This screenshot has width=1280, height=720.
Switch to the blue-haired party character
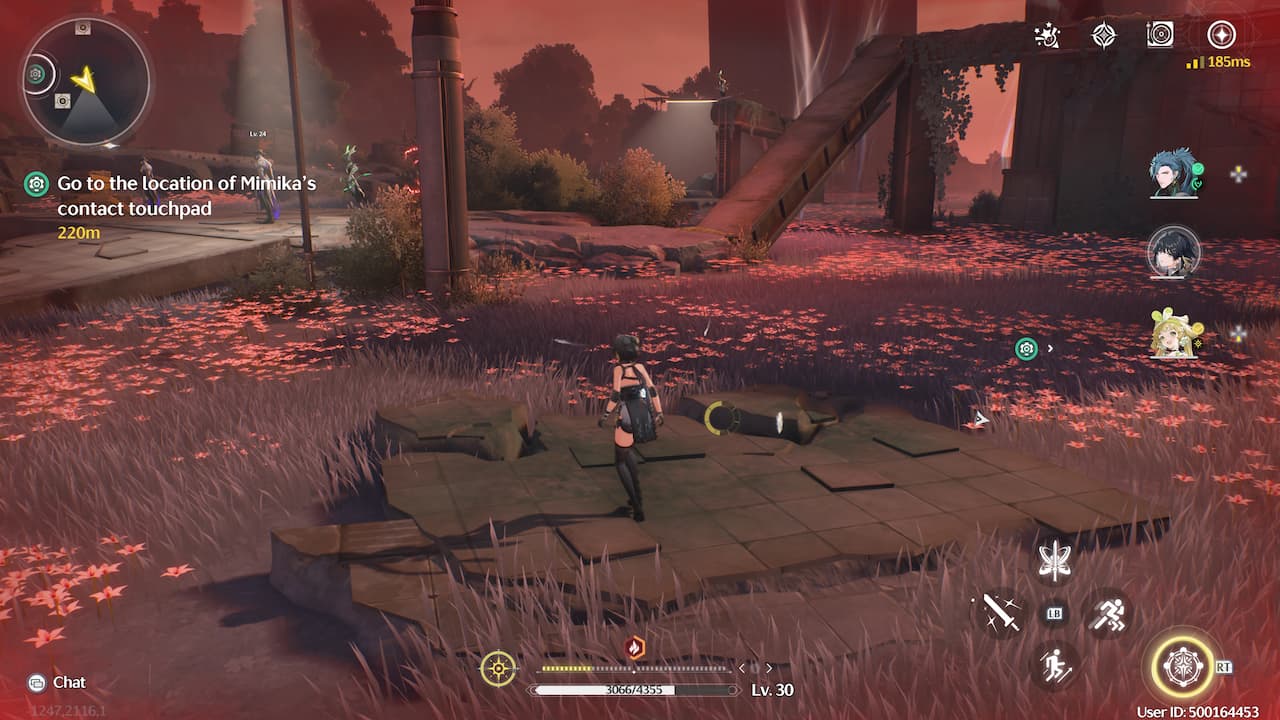[x=1173, y=175]
